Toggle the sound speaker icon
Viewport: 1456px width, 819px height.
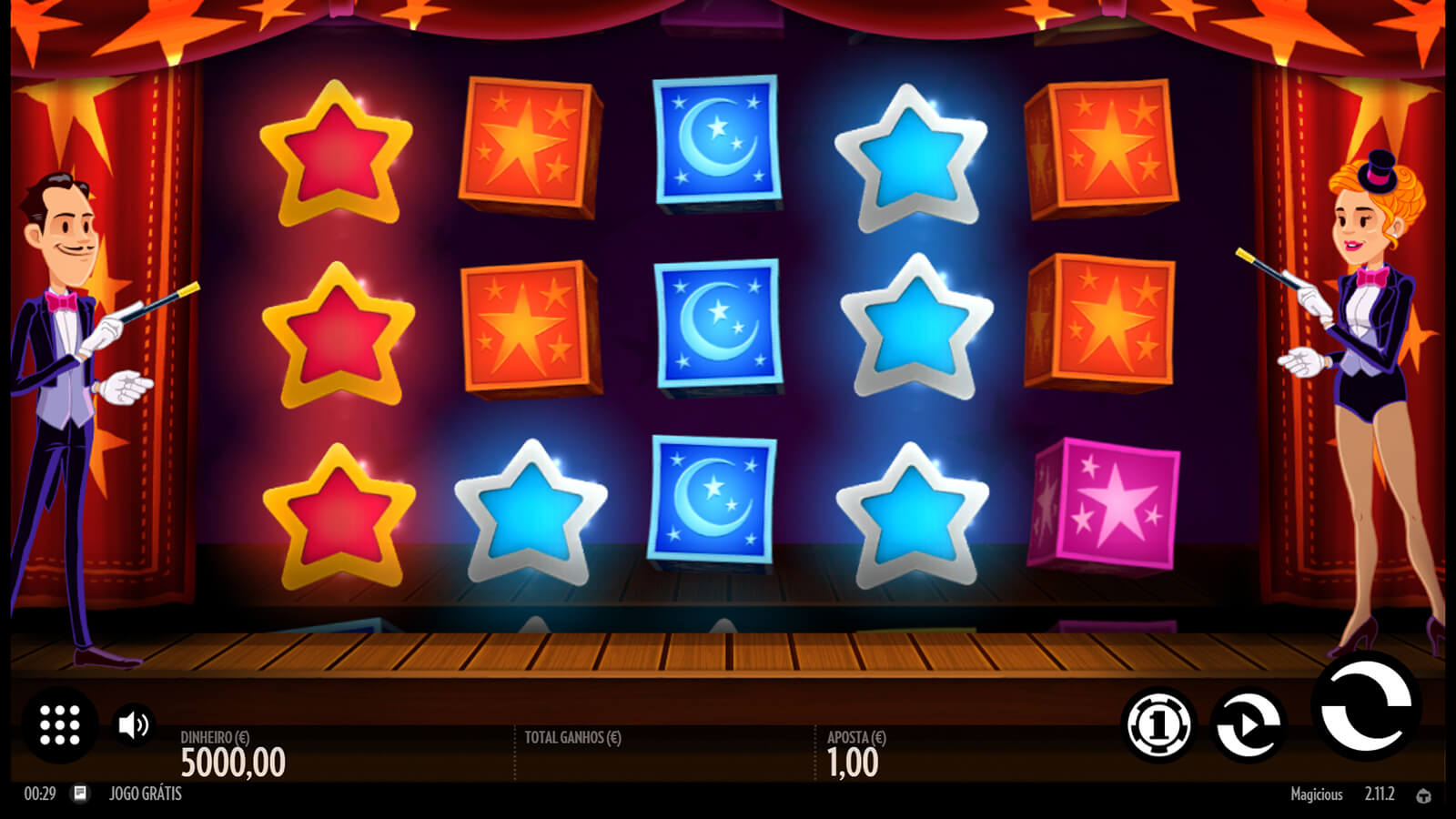click(x=134, y=725)
